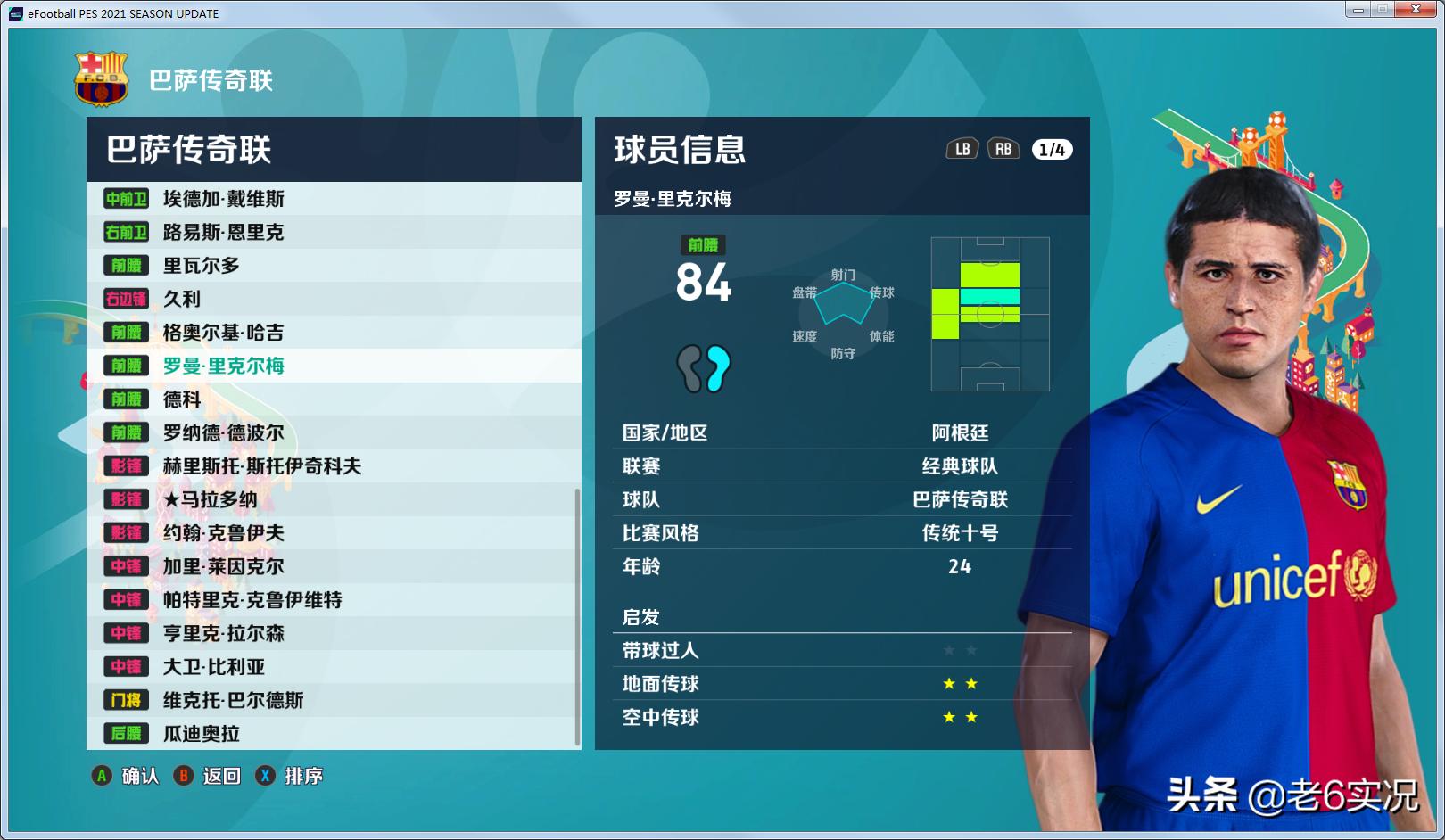Click the red B return button icon

tap(185, 776)
